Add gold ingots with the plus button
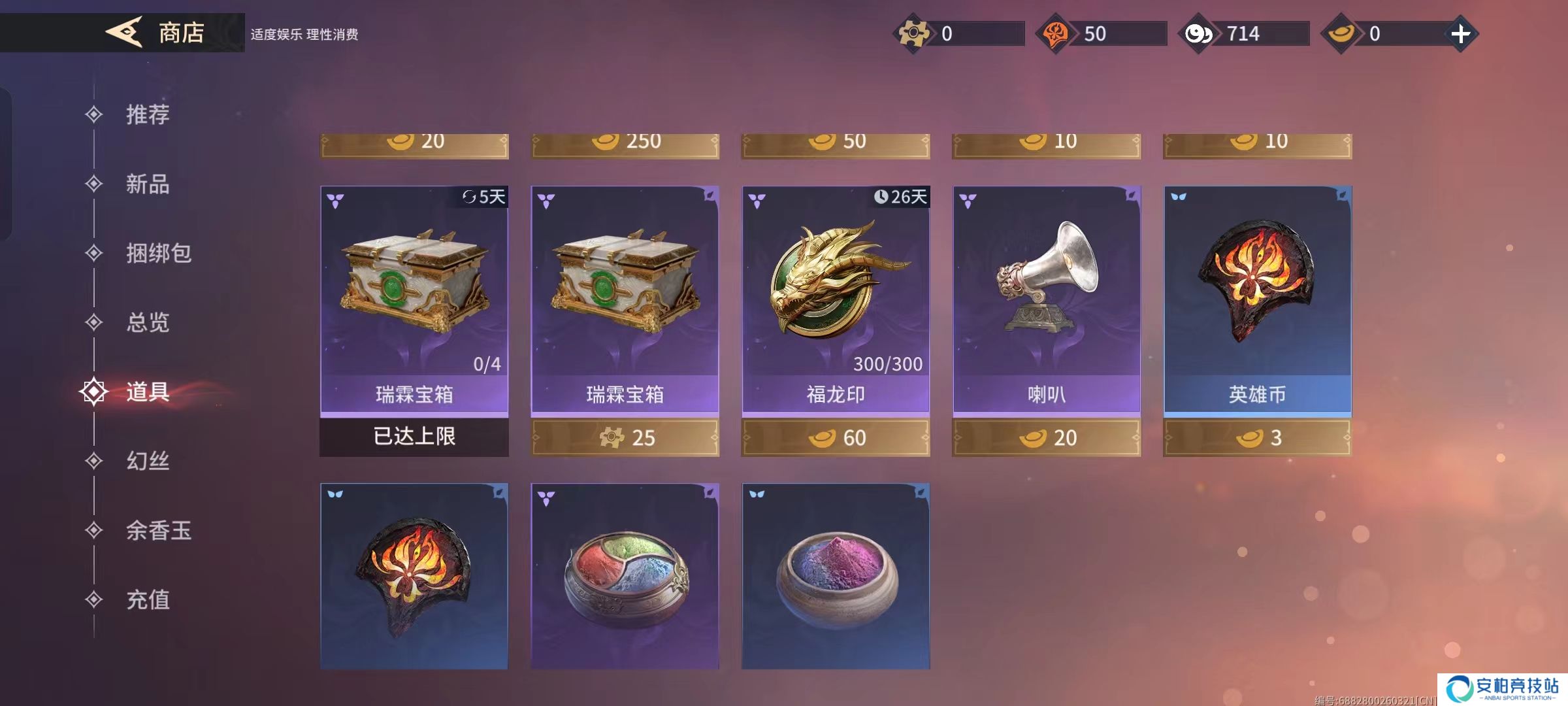The image size is (1568, 706). (1460, 34)
